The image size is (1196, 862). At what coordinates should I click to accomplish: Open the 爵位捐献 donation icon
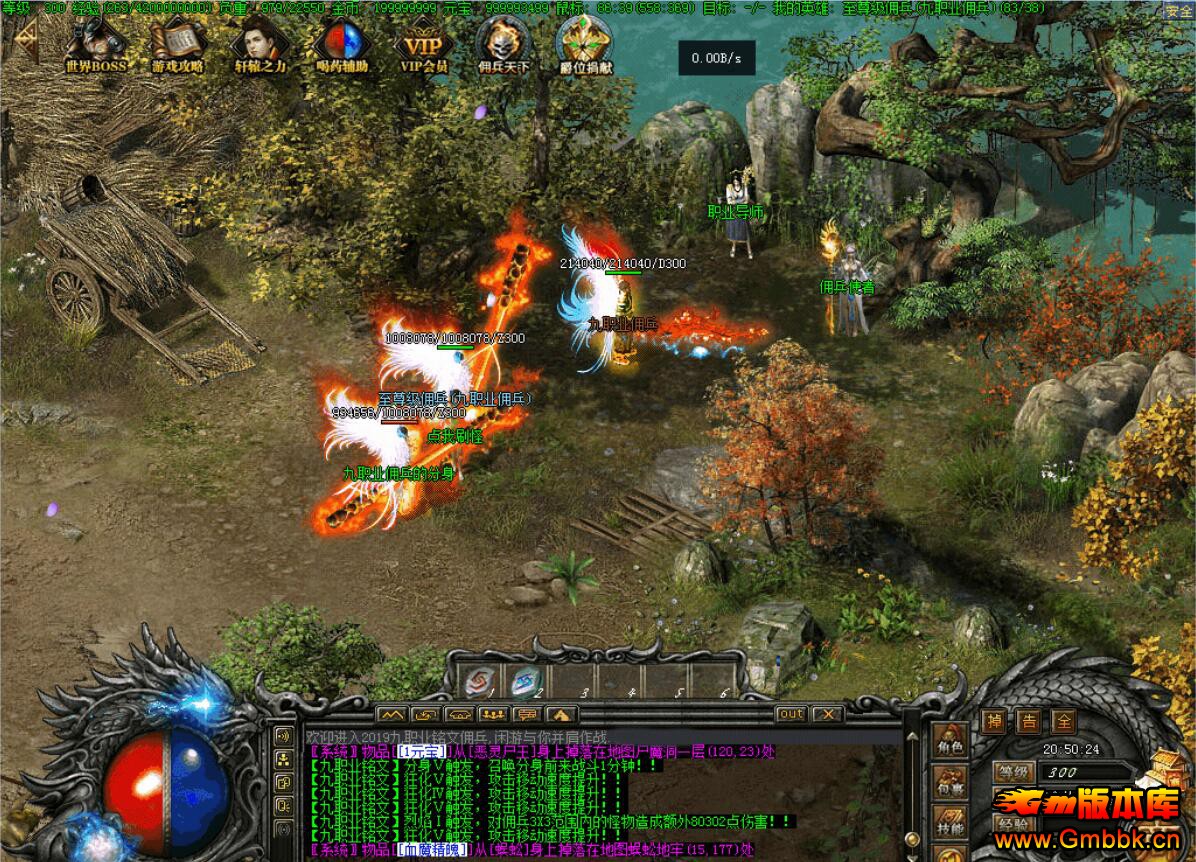tap(585, 46)
